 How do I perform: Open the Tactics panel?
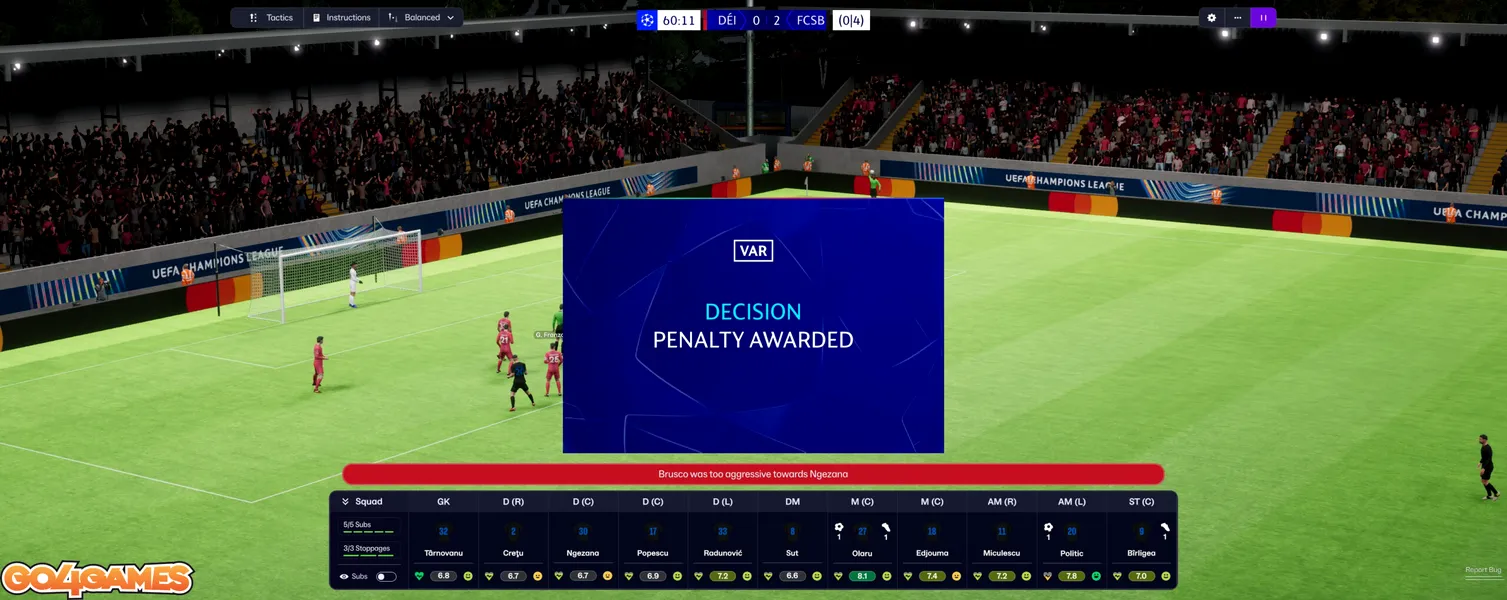click(271, 18)
